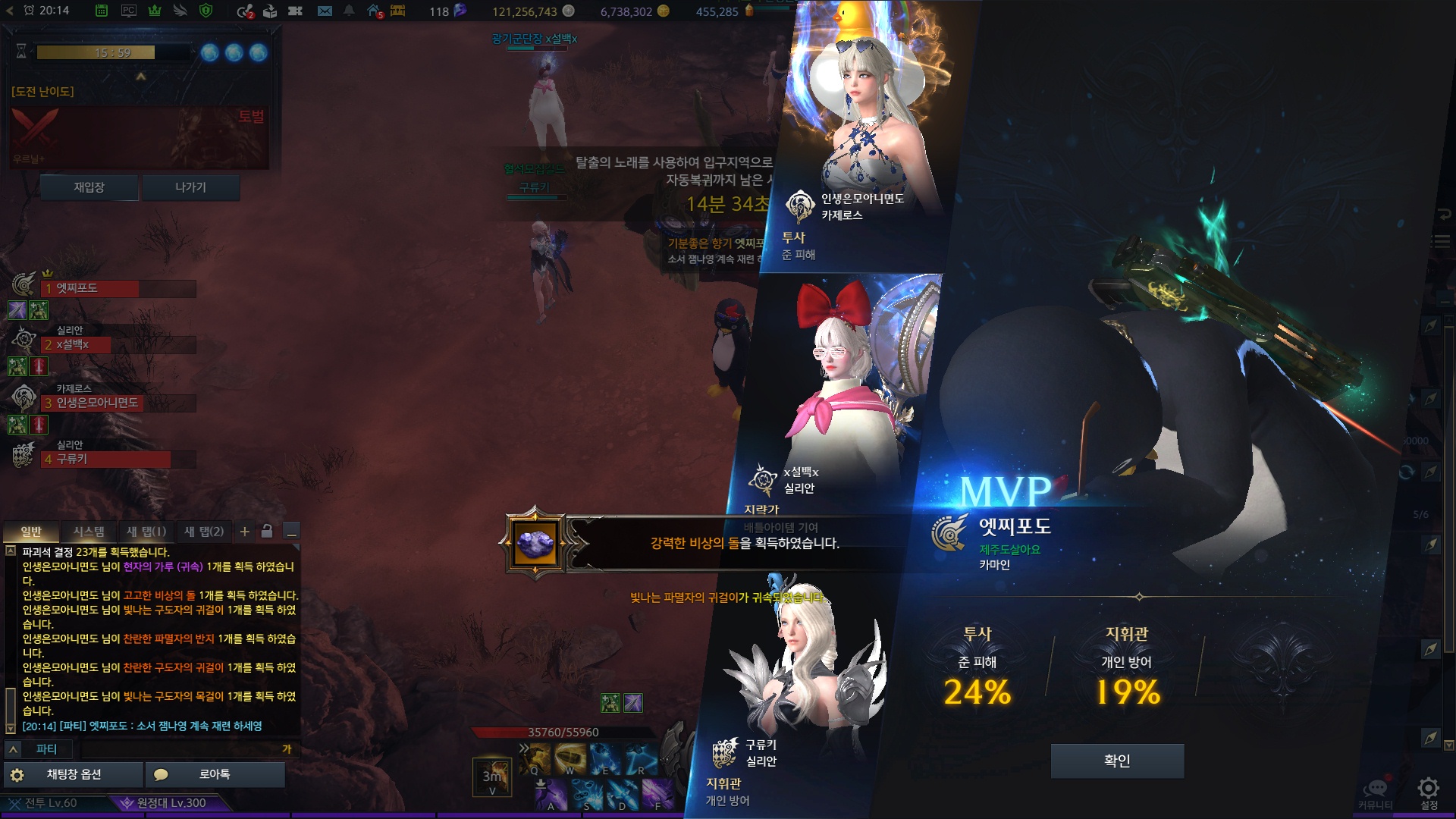Re-enter the raid with 재입장
The height and width of the screenshot is (819, 1456).
click(89, 187)
